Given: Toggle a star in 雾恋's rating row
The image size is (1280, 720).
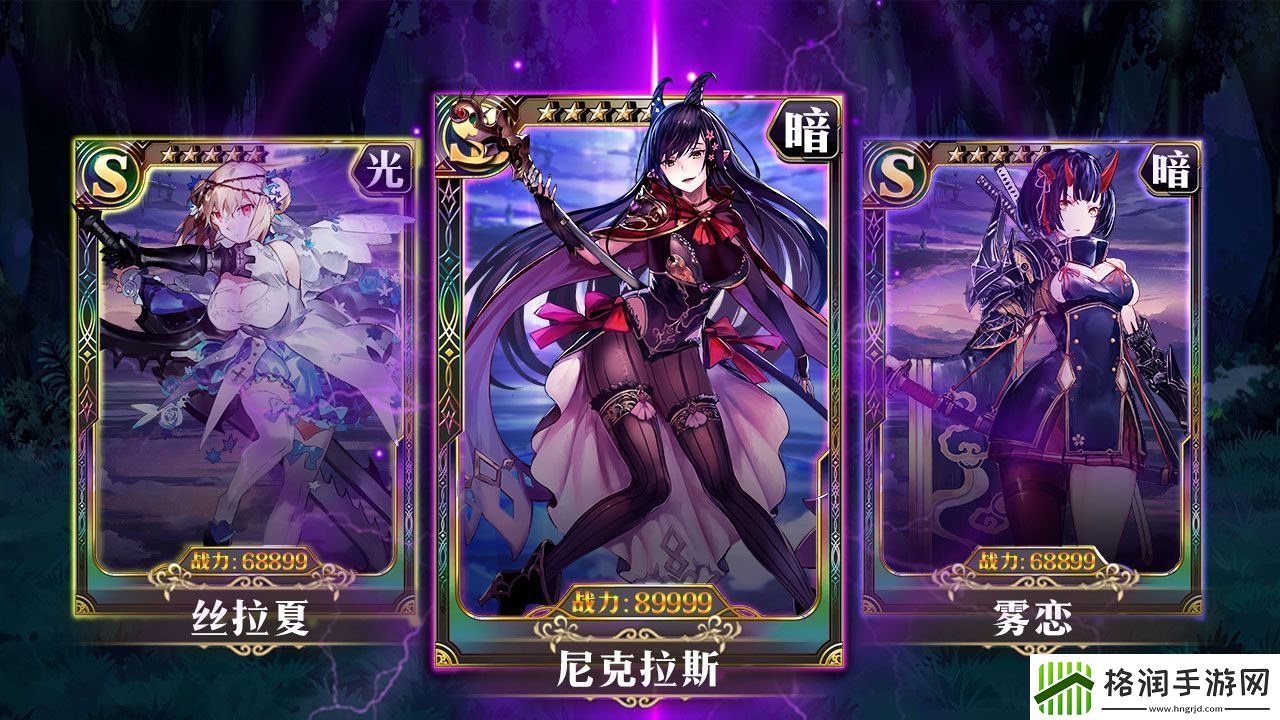Looking at the screenshot, I should coord(1000,153).
